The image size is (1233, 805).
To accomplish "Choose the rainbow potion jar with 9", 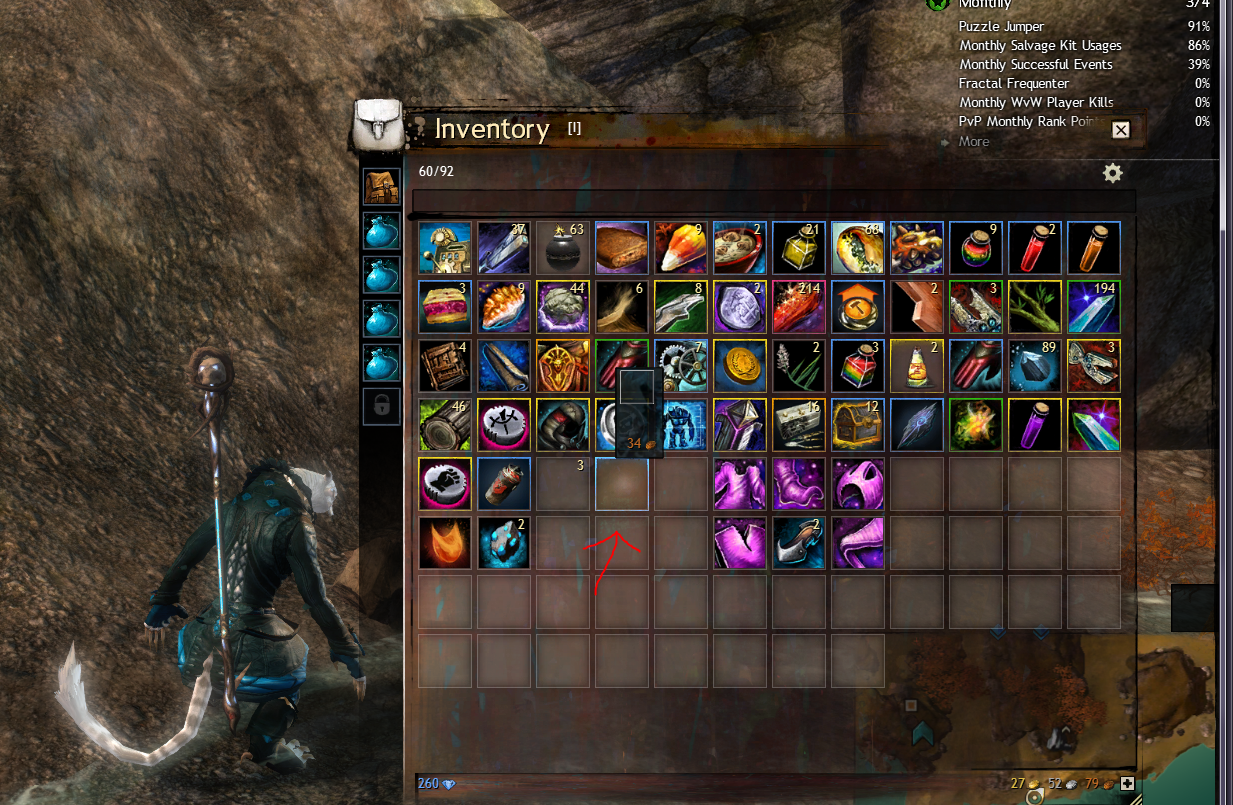I will coord(976,248).
